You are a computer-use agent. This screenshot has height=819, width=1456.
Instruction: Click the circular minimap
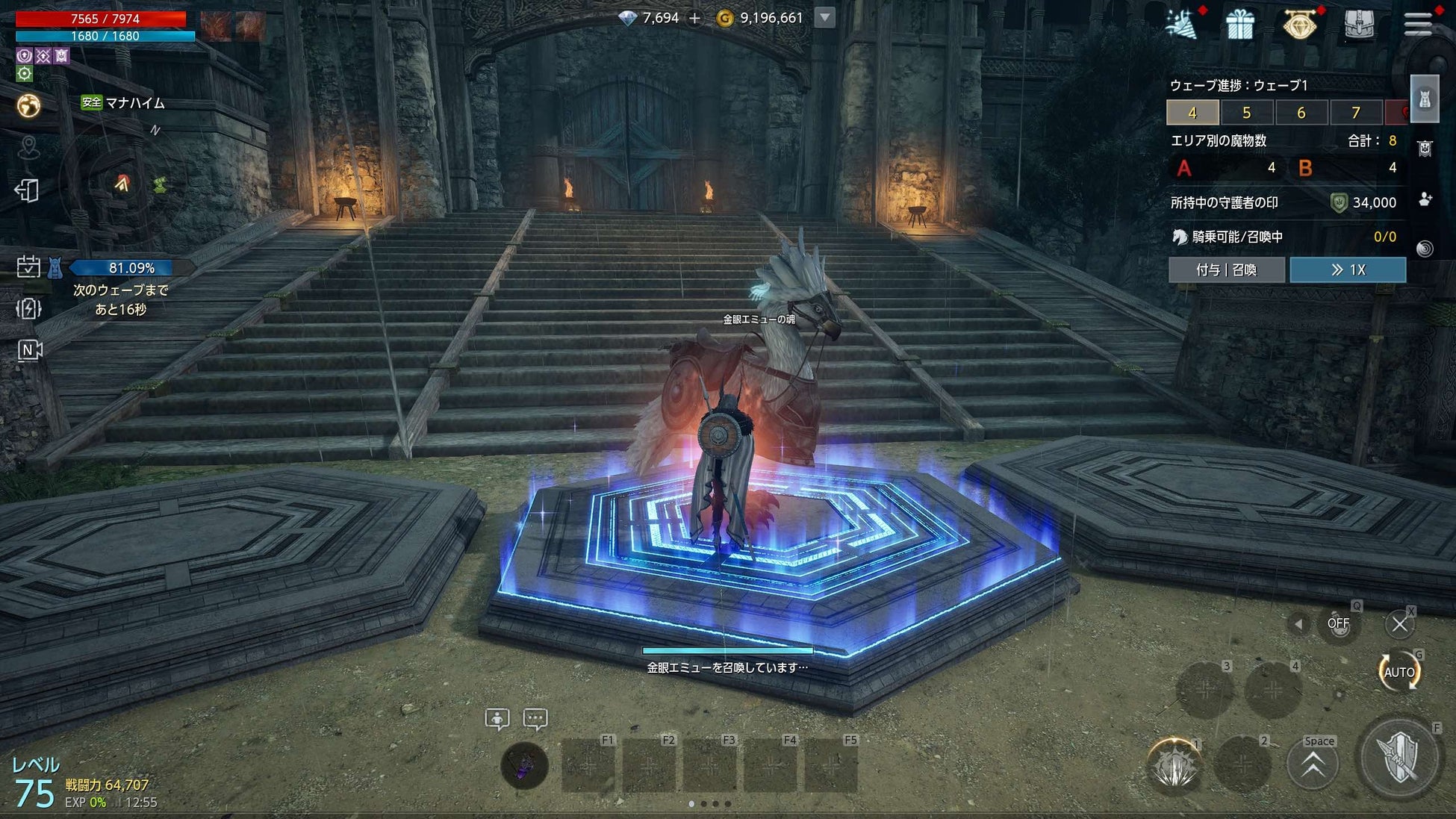coord(123,183)
